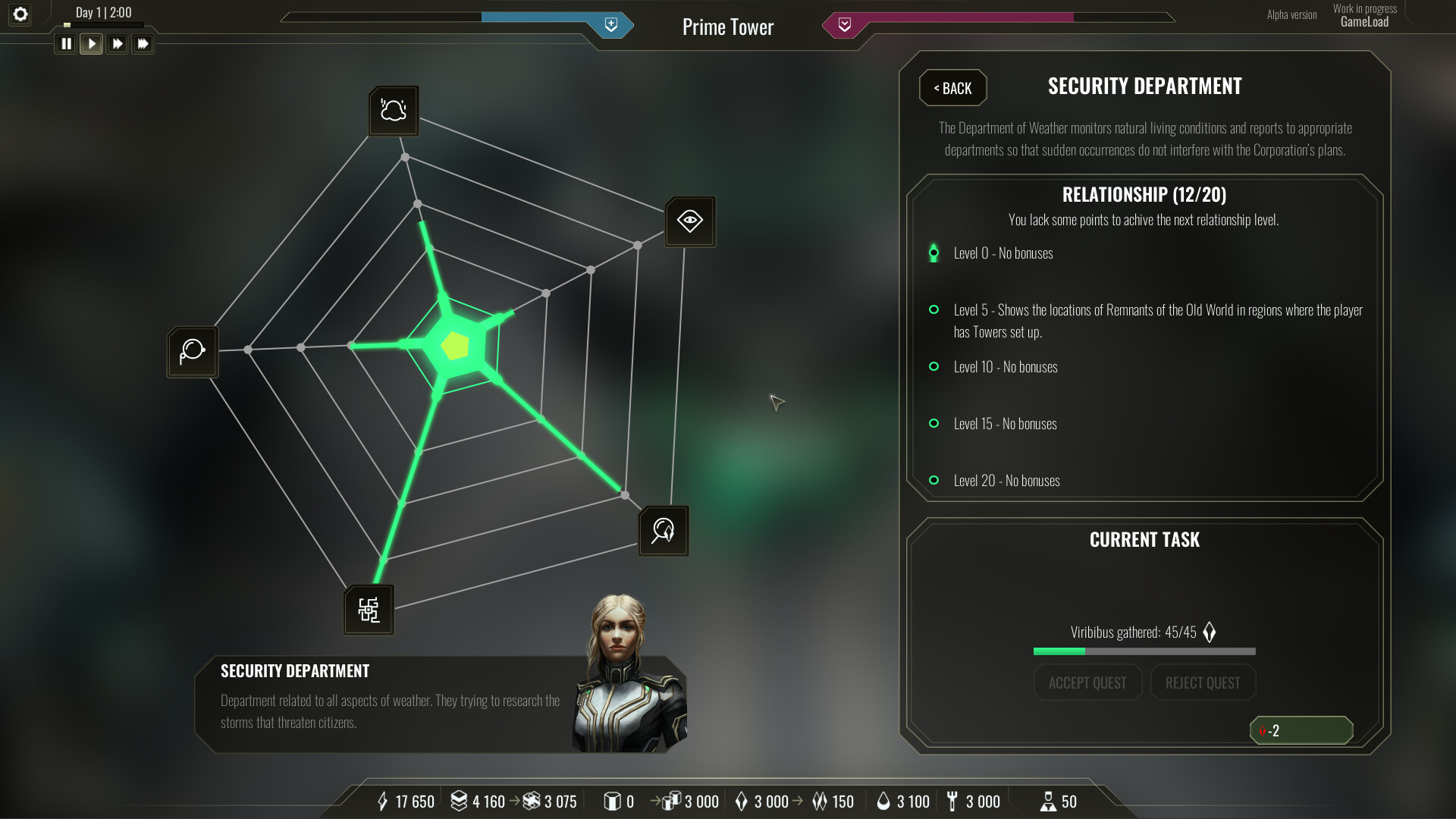Viewport: 1456px width, 819px height.
Task: Select the Level 0 relationship indicator
Action: (x=934, y=253)
